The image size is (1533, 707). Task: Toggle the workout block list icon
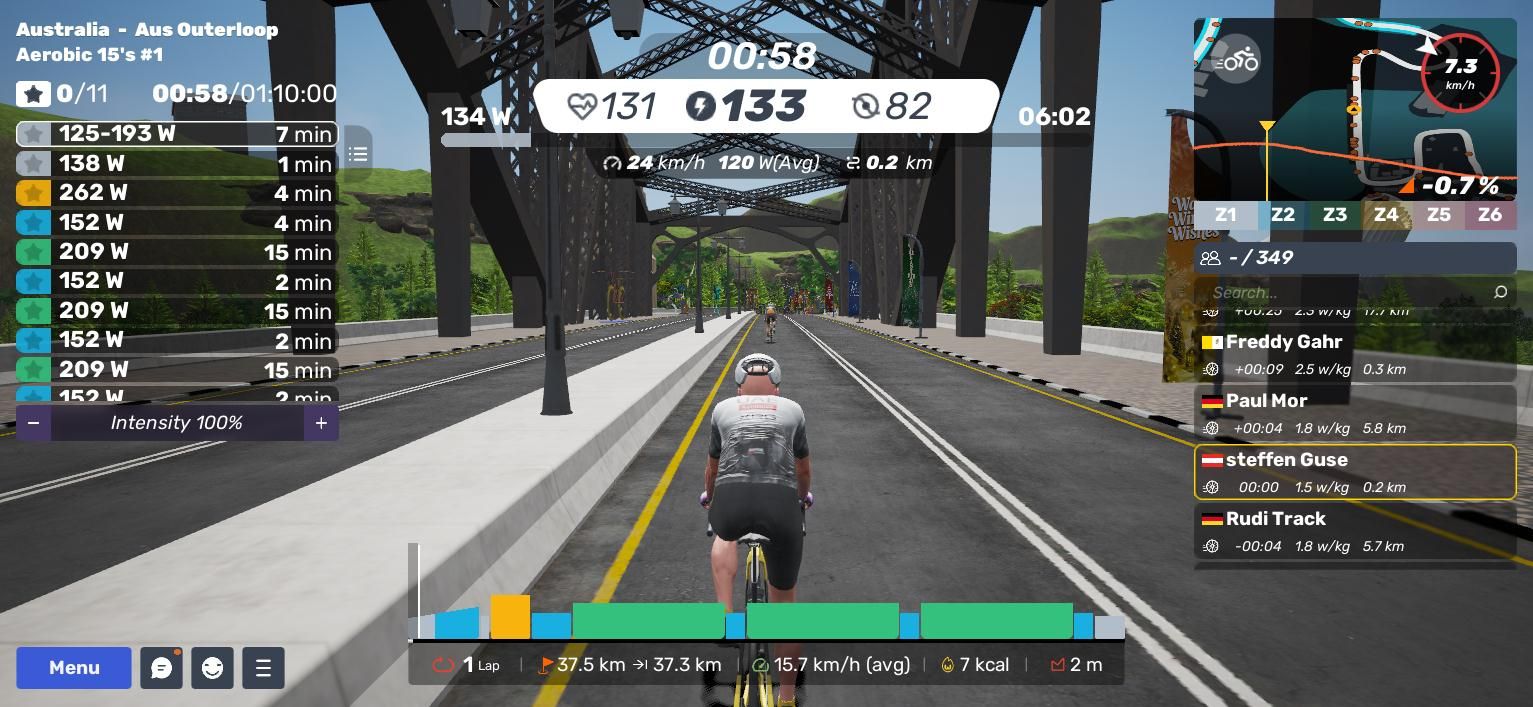tap(358, 154)
